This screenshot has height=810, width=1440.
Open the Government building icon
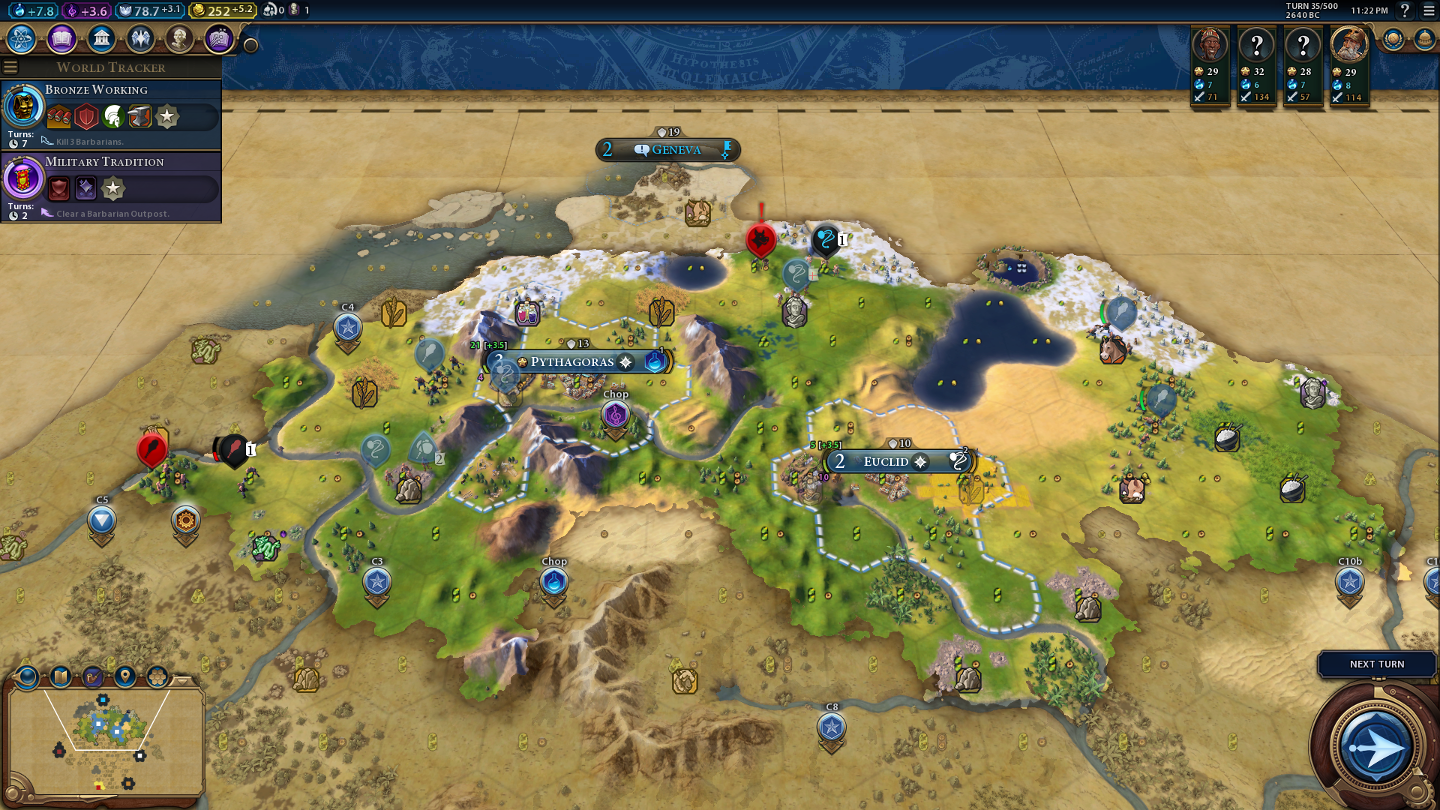coord(100,39)
